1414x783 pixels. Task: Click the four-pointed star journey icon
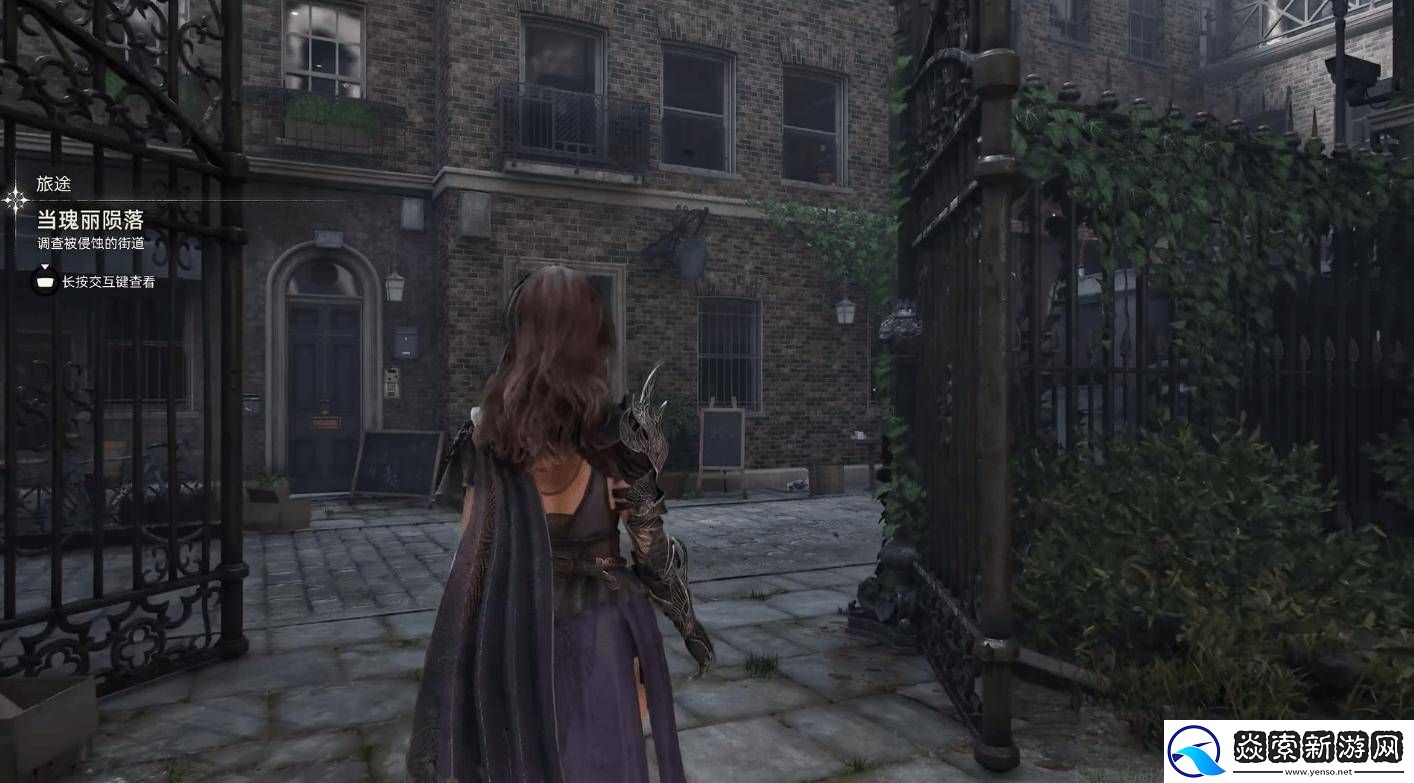tap(16, 201)
